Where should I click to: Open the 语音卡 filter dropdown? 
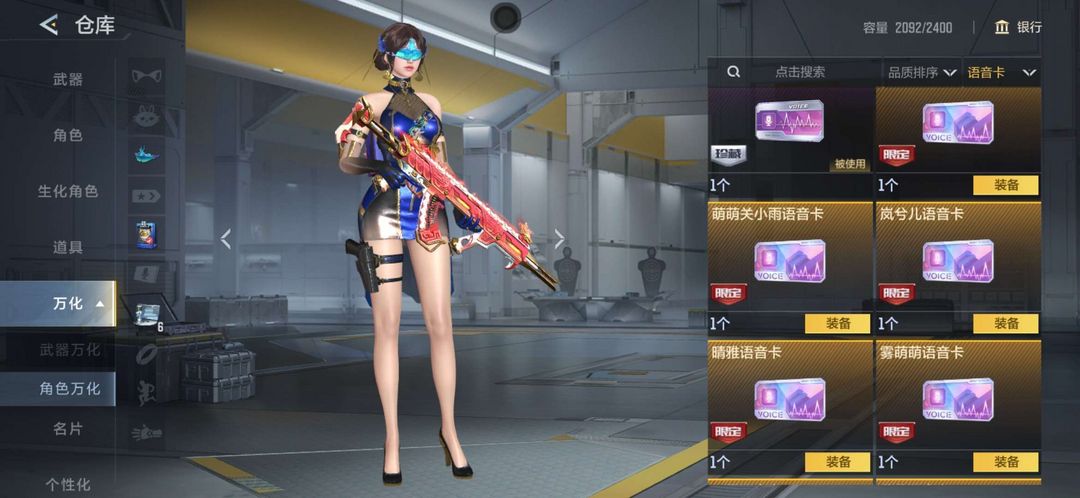[1001, 72]
